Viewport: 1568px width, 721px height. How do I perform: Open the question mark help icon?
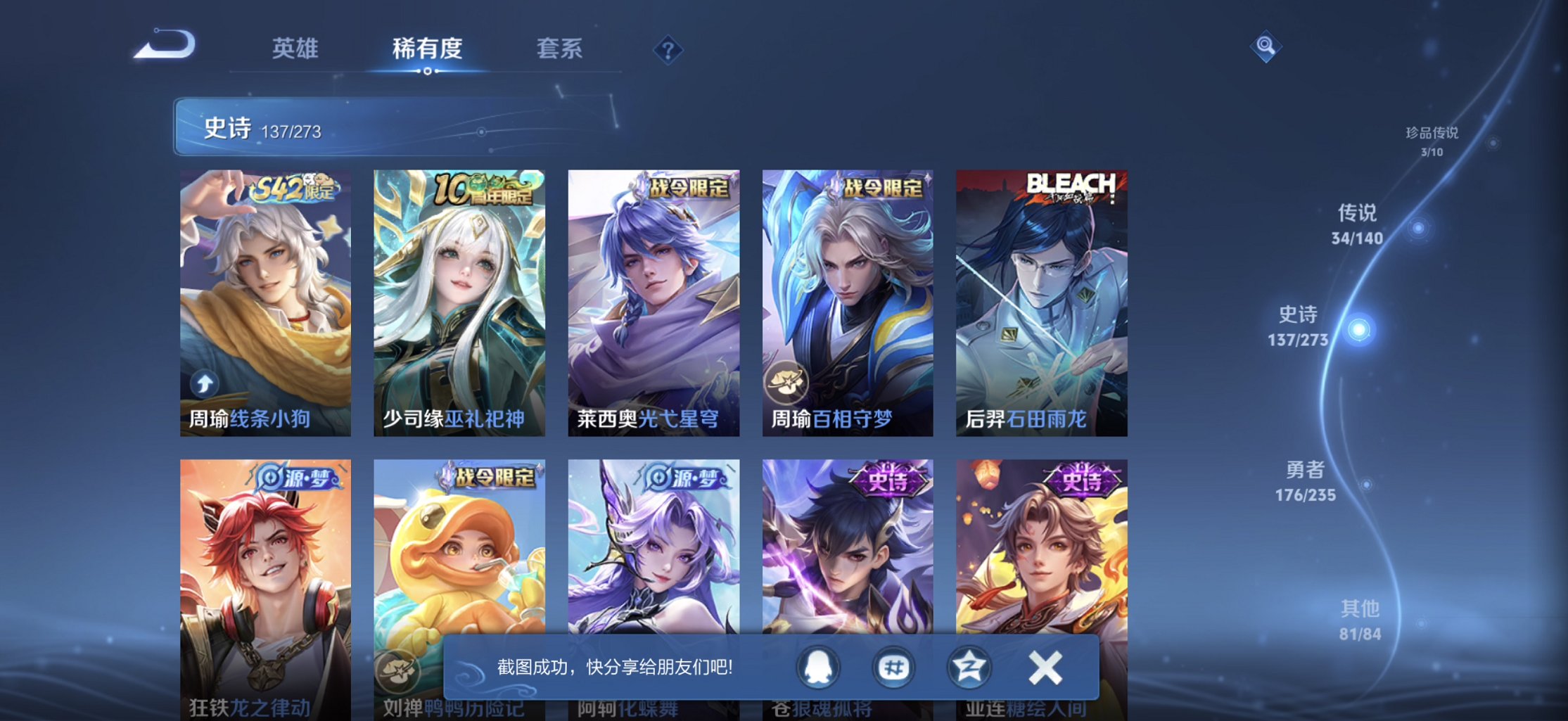point(668,49)
